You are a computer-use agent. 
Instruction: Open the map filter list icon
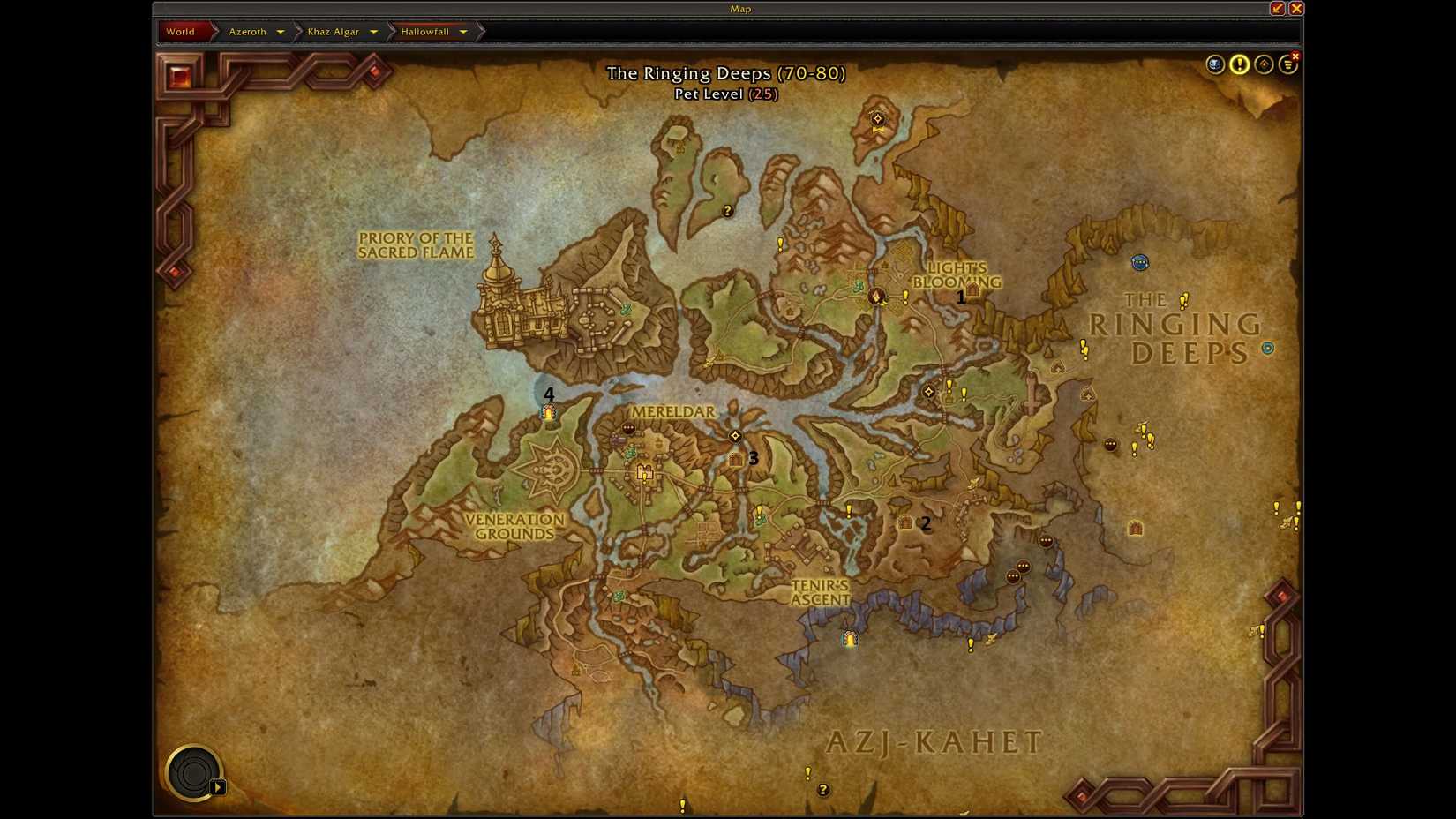(1287, 64)
